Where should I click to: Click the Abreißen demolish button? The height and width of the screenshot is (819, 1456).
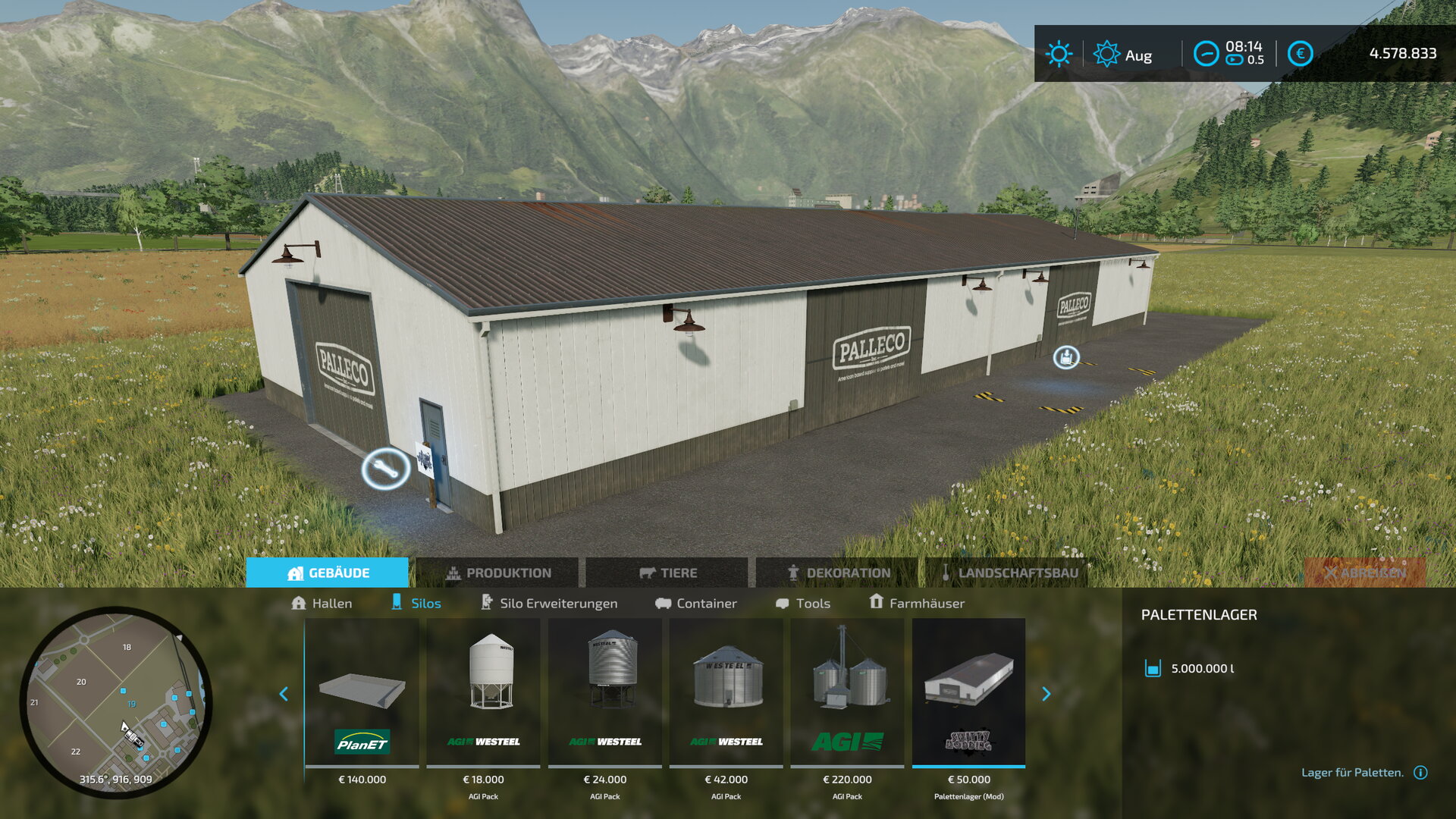pos(1365,573)
